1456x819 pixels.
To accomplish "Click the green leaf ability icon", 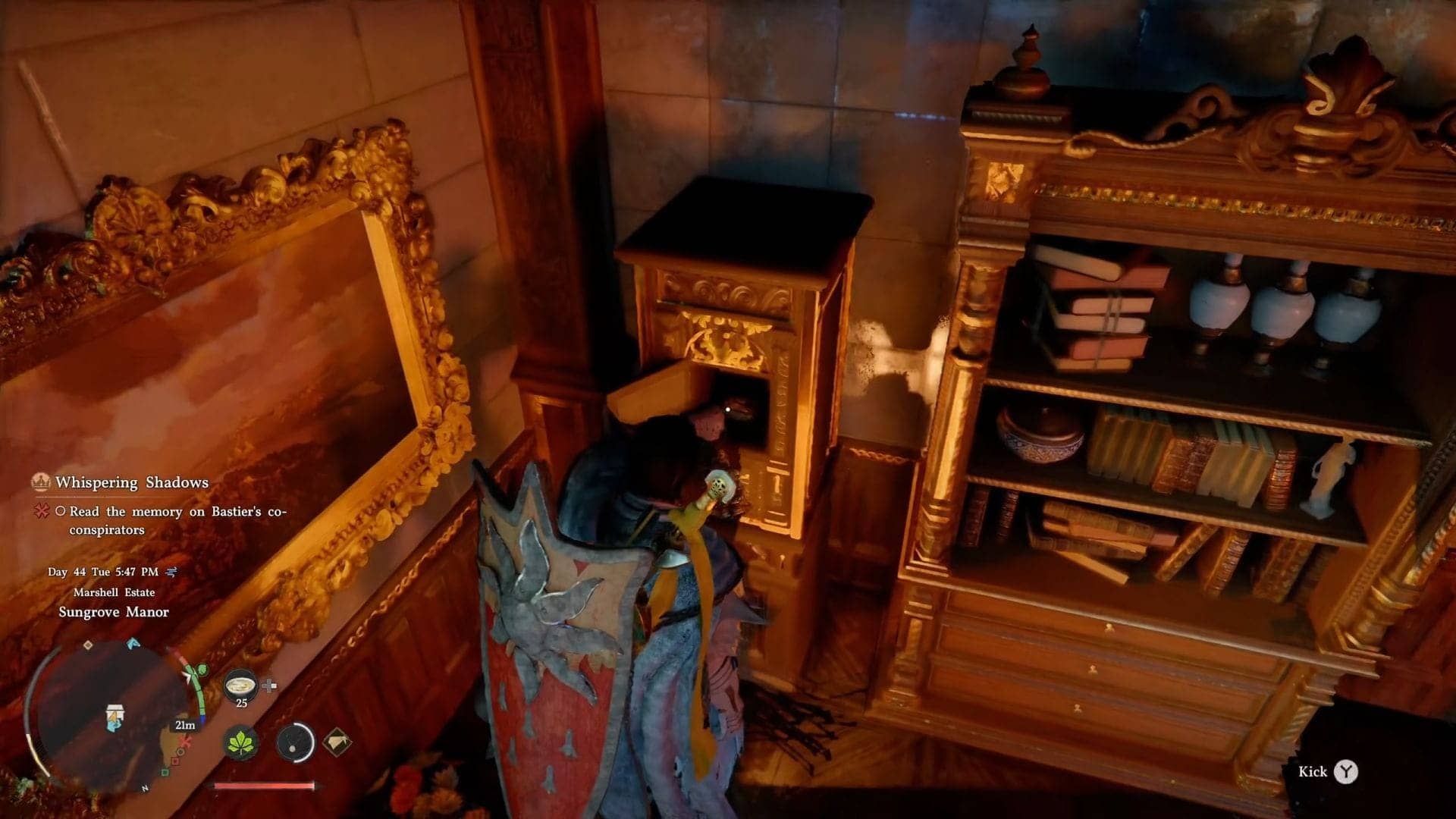I will tap(242, 743).
